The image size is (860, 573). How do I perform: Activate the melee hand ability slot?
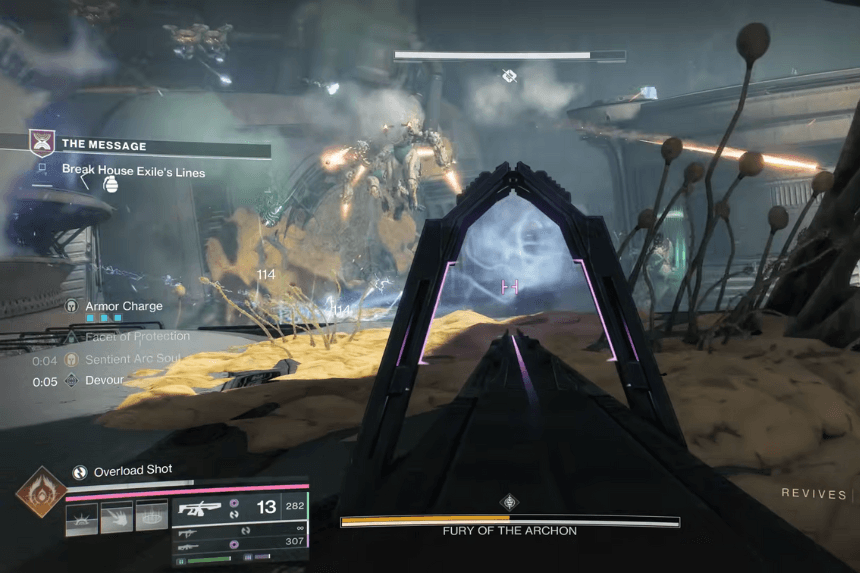(x=117, y=518)
